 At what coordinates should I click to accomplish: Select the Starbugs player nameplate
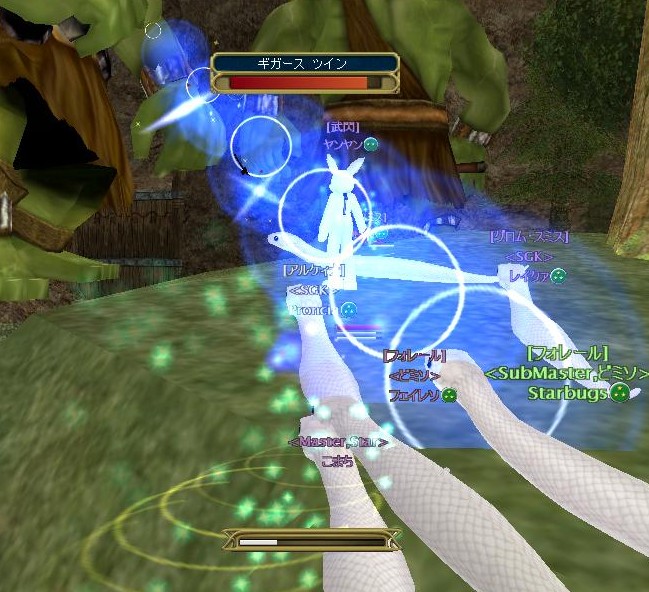pyautogui.click(x=568, y=393)
